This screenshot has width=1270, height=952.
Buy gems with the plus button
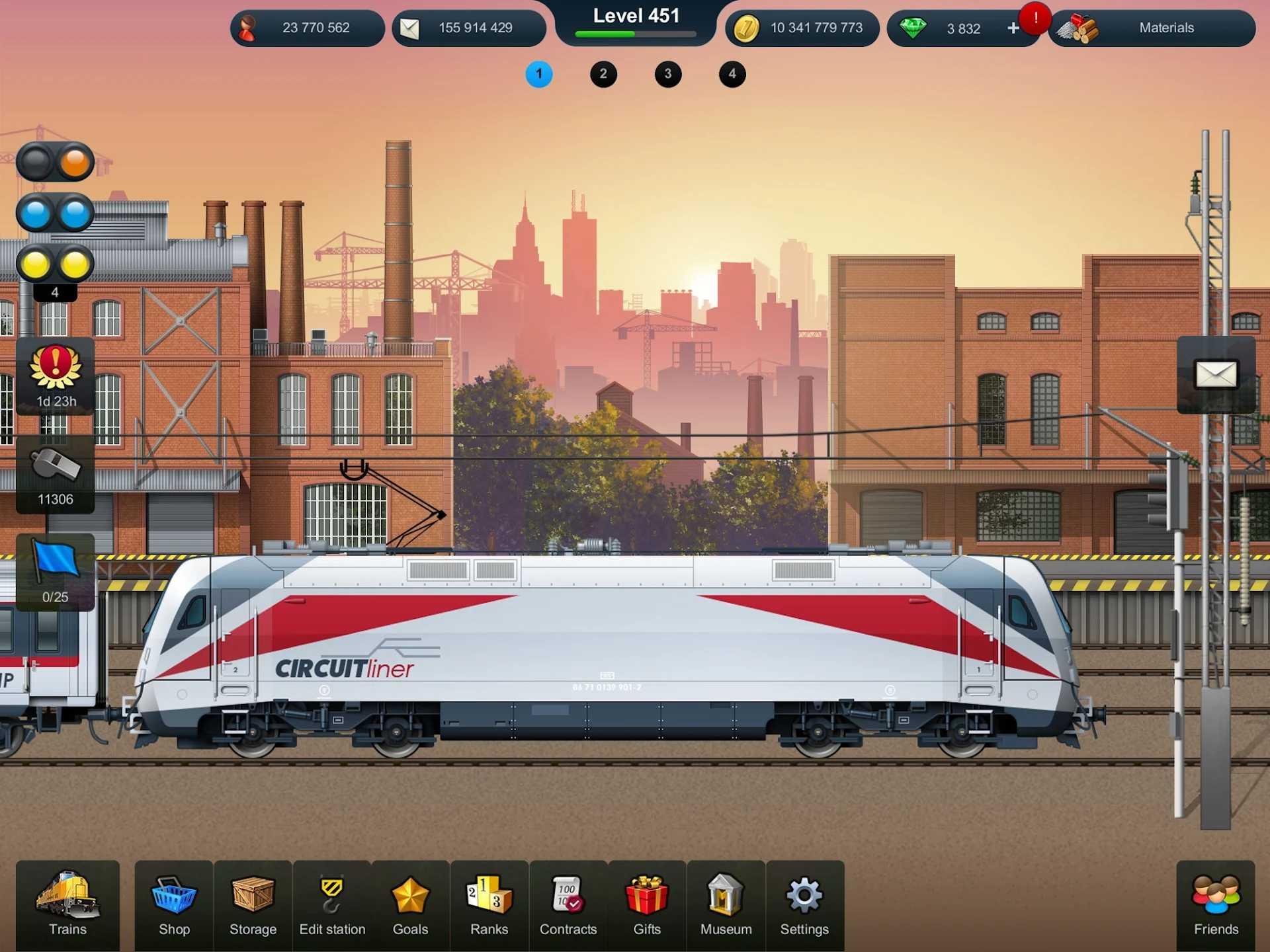[1013, 27]
